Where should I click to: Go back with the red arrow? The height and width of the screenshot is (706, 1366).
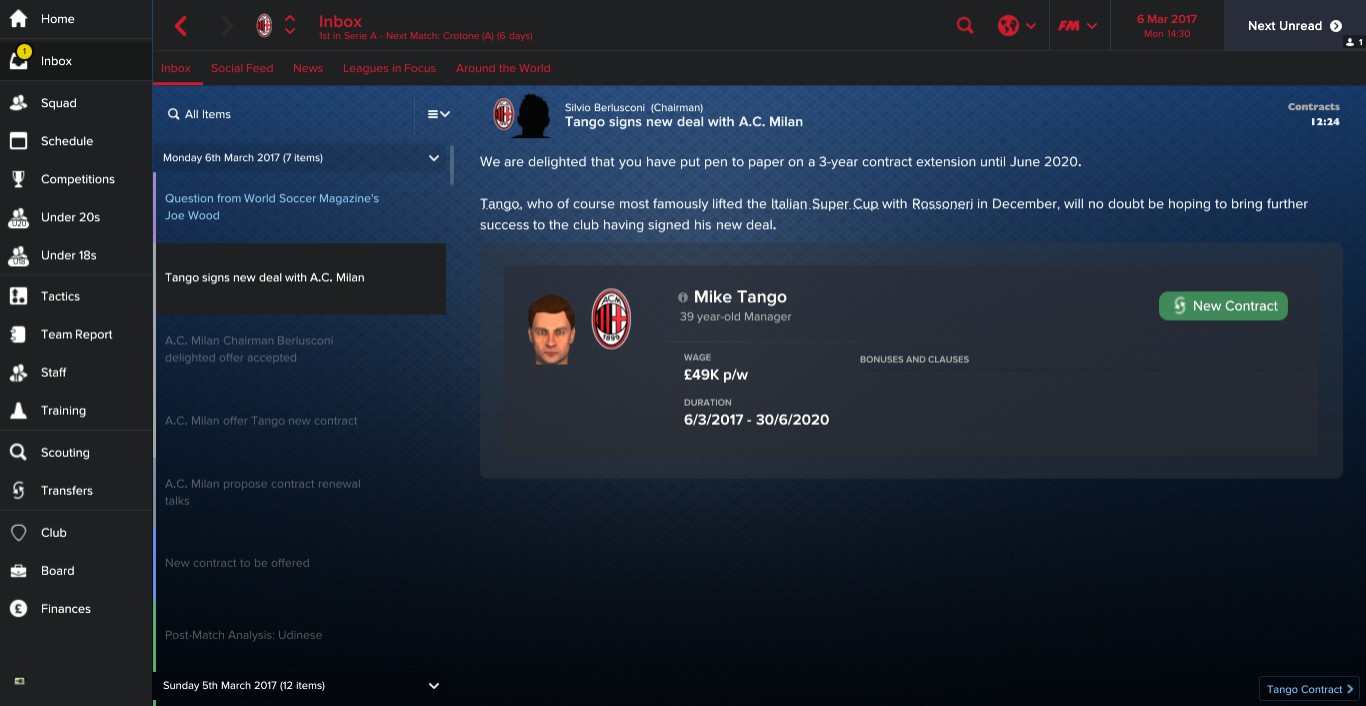tap(181, 26)
